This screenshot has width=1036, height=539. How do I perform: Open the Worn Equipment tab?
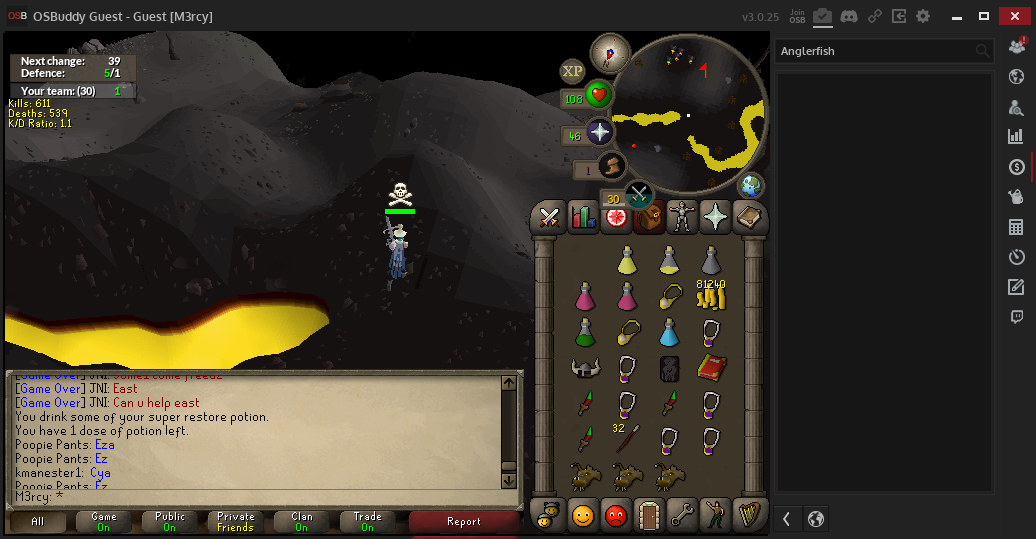(682, 216)
